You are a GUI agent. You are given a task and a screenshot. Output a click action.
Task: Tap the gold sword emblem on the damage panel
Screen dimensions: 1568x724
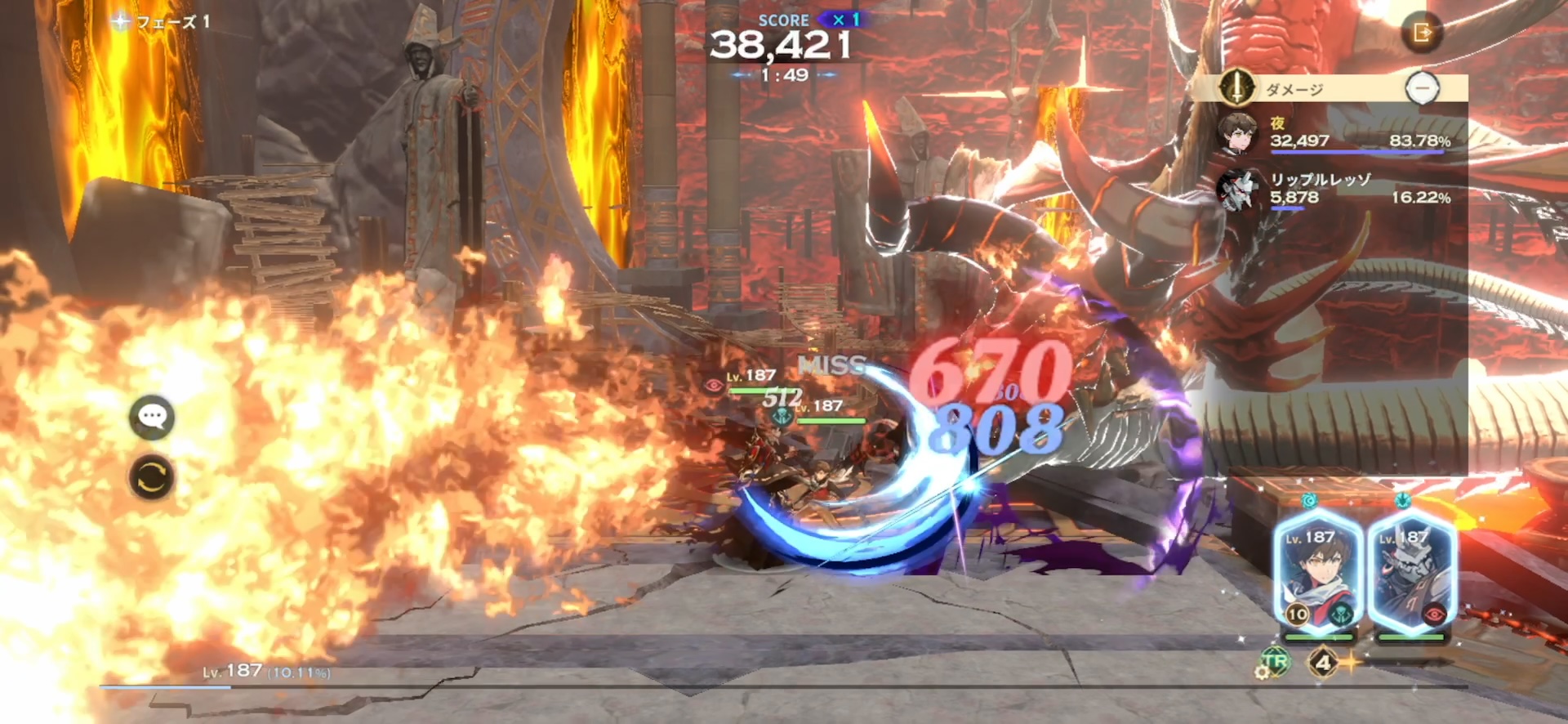[1236, 89]
